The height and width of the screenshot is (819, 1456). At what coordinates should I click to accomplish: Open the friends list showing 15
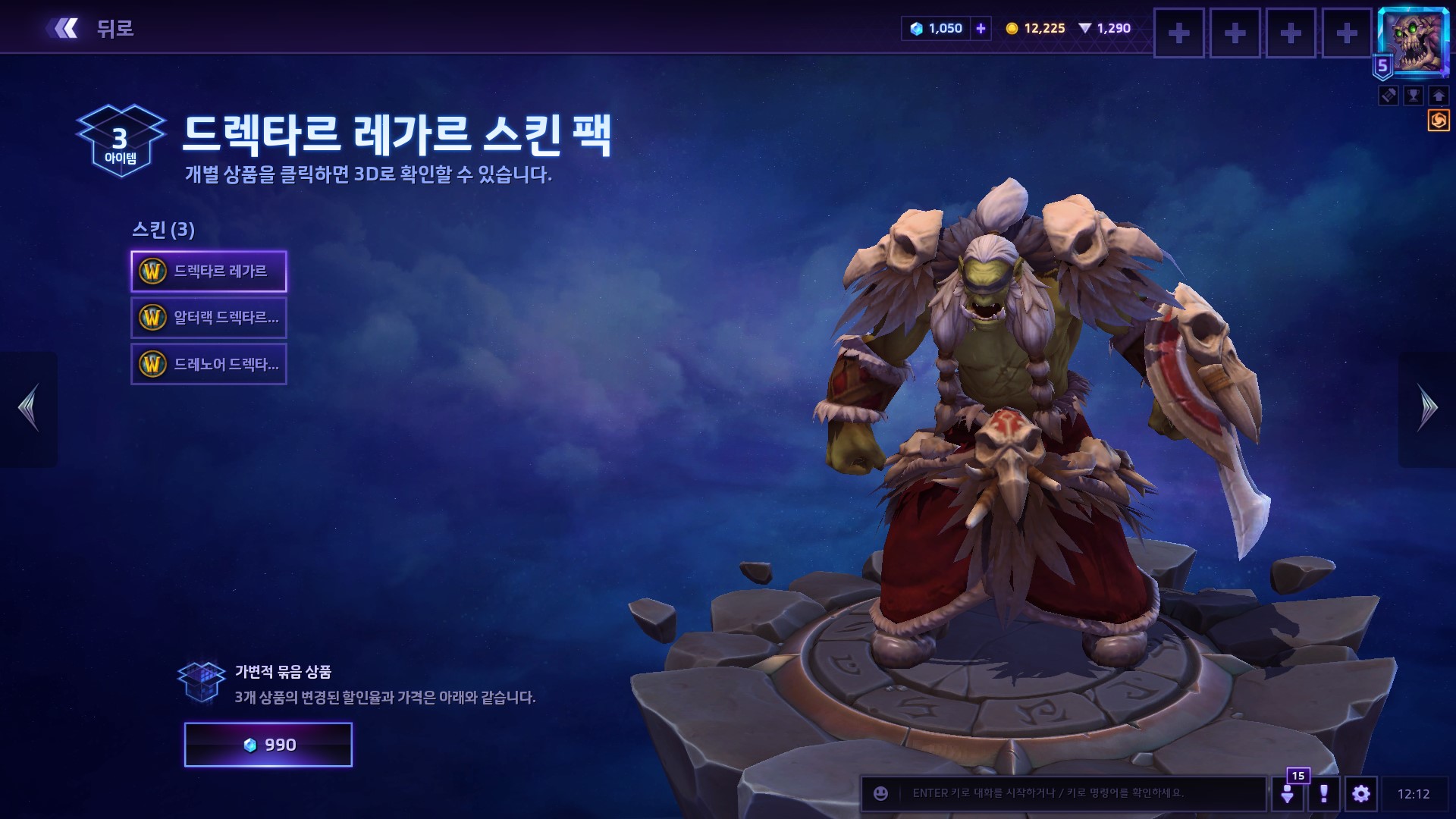tap(1288, 793)
